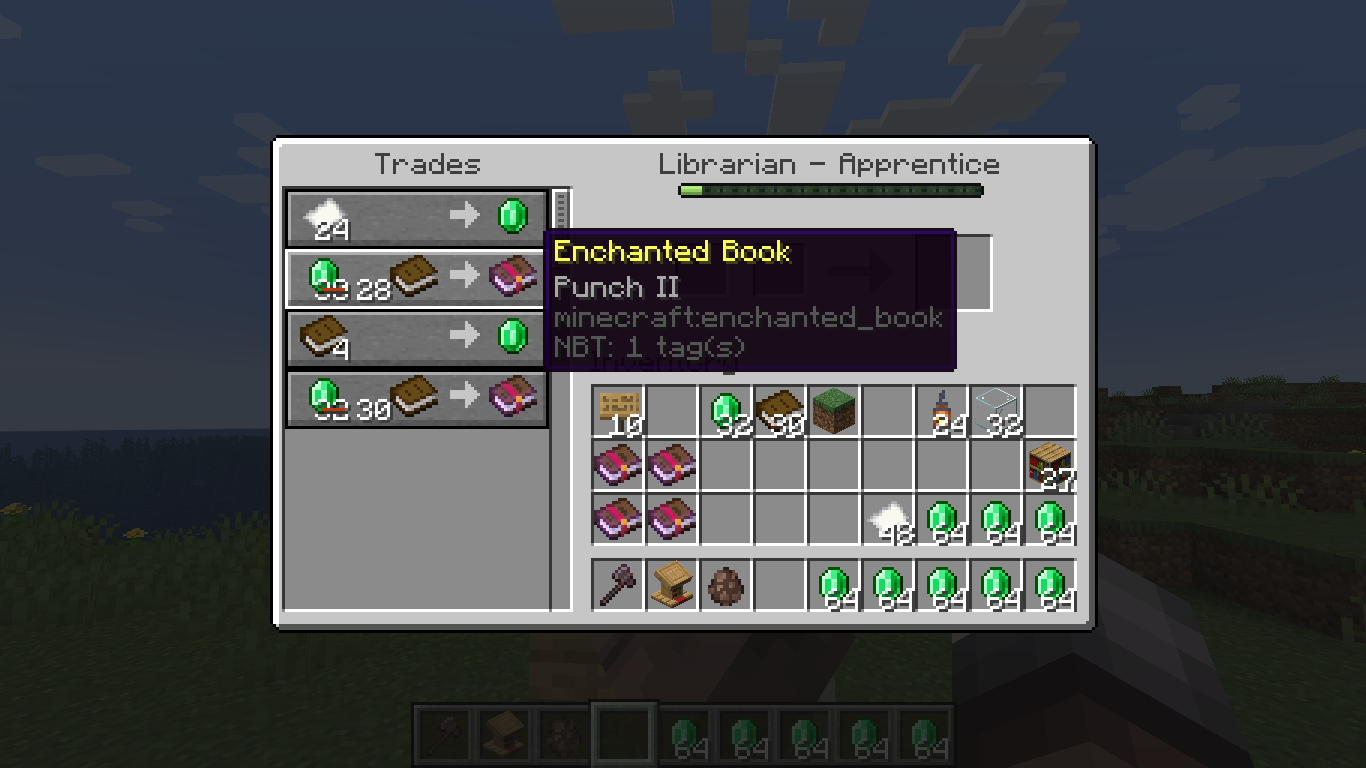Pick up the lantern stack
The width and height of the screenshot is (1366, 768).
(943, 412)
